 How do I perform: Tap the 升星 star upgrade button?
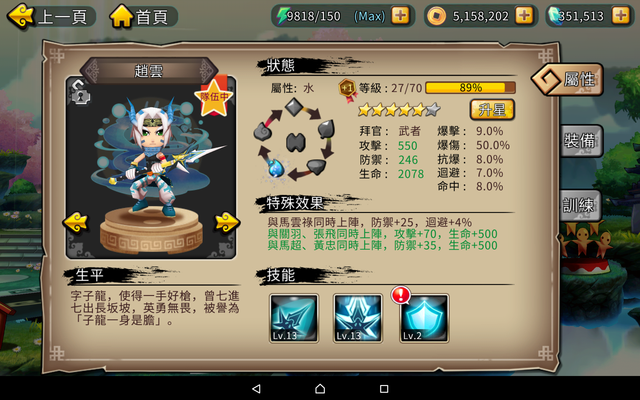[x=492, y=109]
